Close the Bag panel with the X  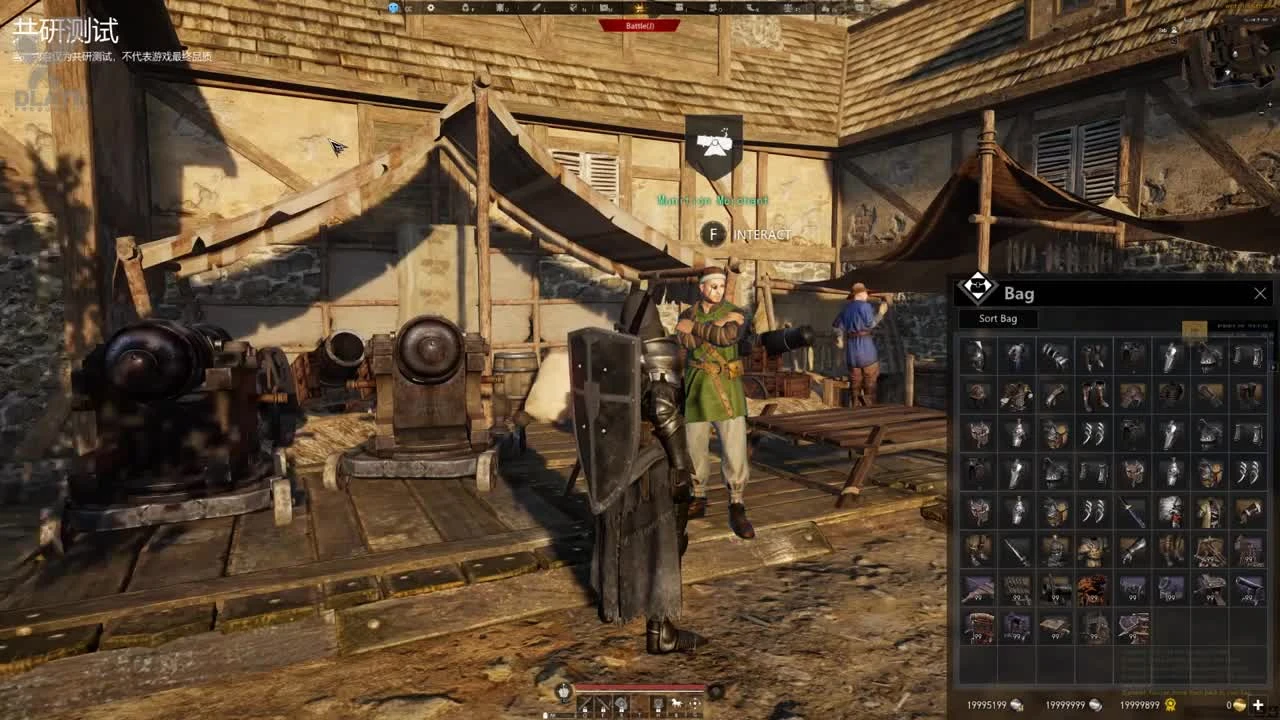[1259, 293]
